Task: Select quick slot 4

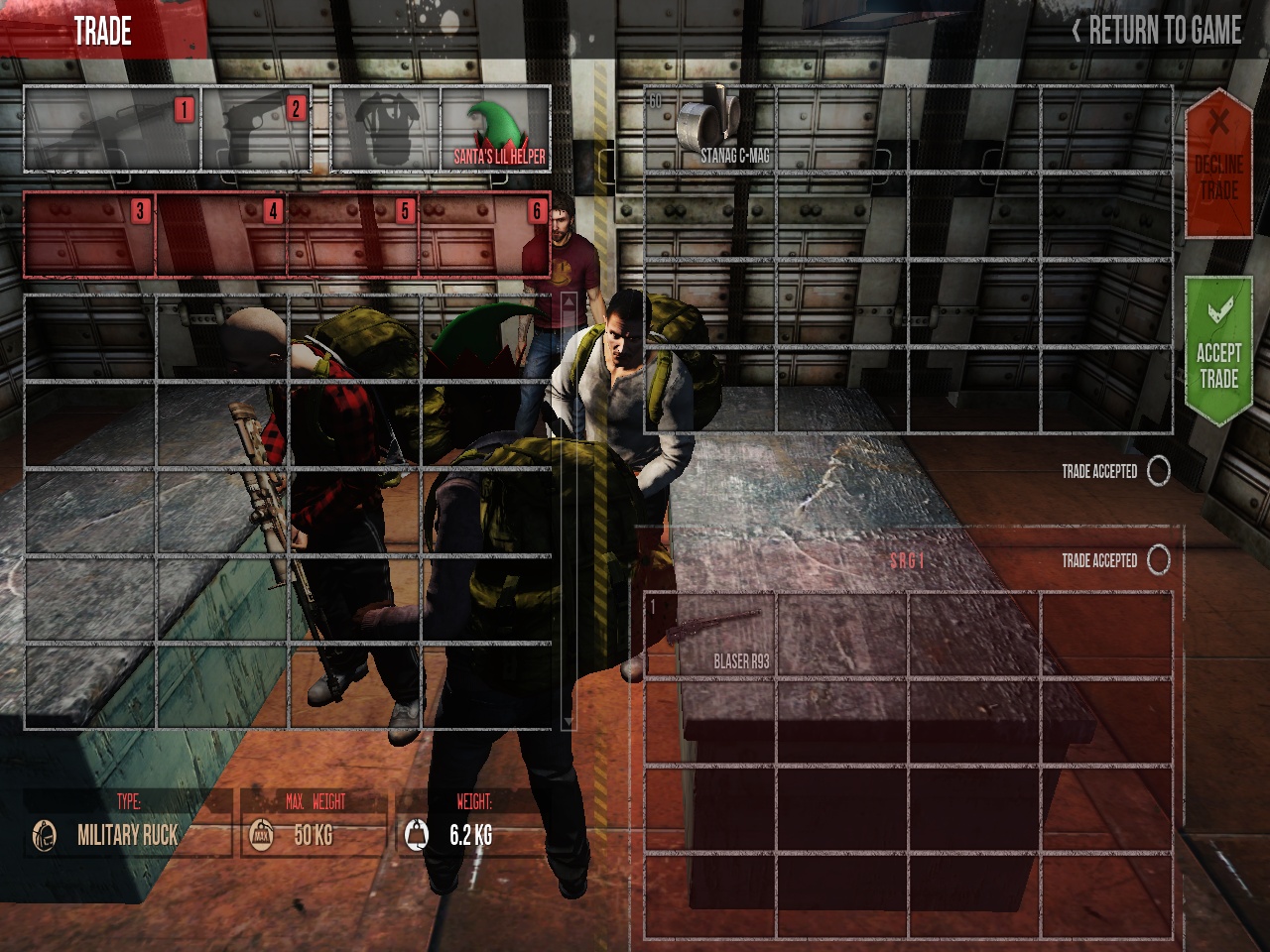Action: point(221,234)
